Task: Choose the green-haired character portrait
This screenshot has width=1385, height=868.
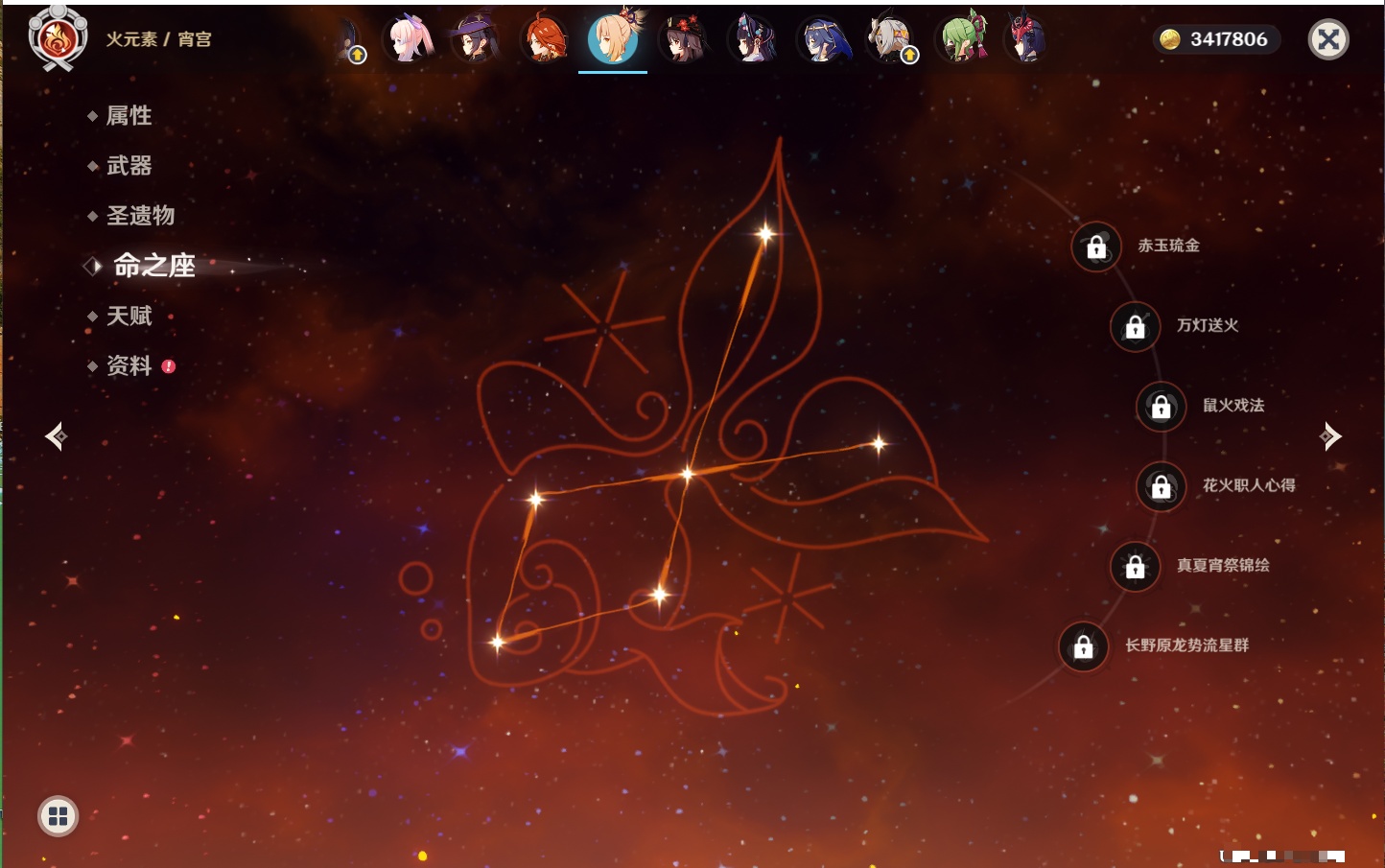Action: click(960, 39)
